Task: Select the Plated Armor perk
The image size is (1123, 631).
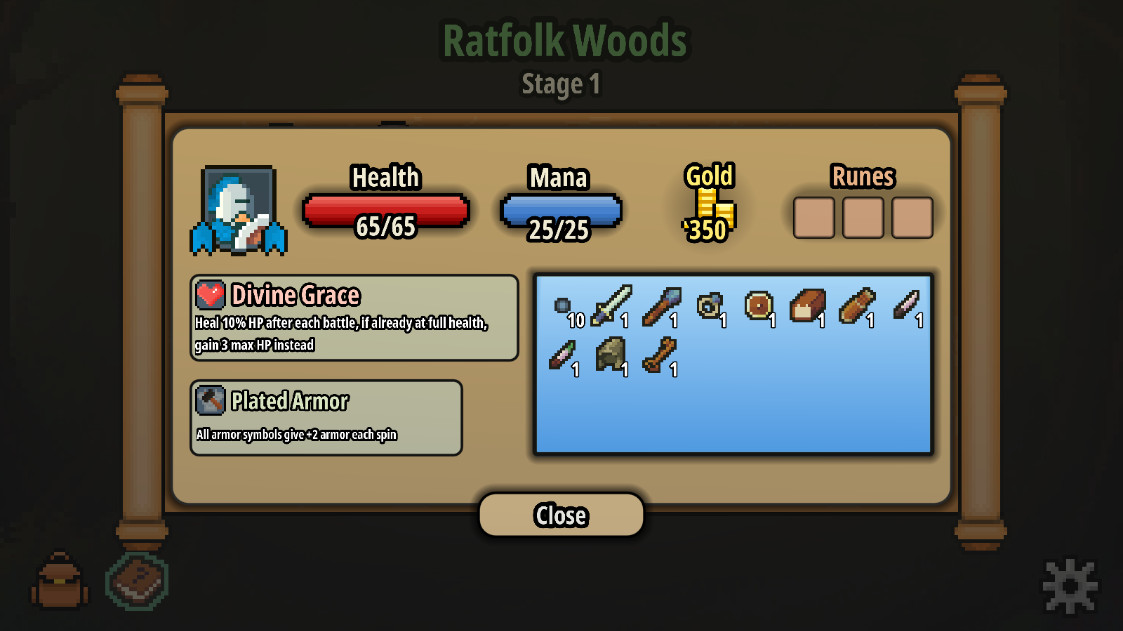Action: 326,417
